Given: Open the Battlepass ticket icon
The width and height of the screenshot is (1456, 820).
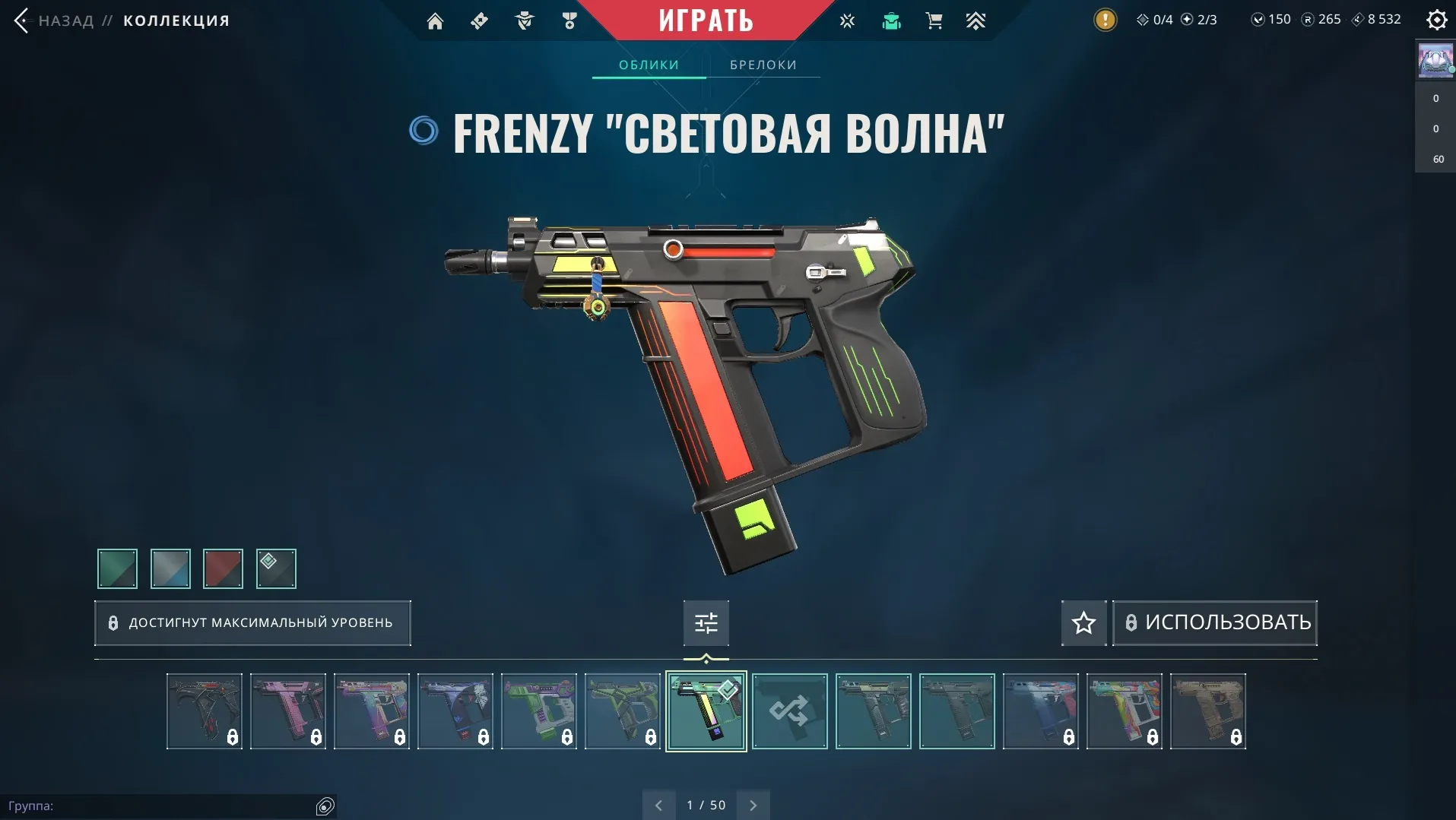Looking at the screenshot, I should [x=481, y=21].
